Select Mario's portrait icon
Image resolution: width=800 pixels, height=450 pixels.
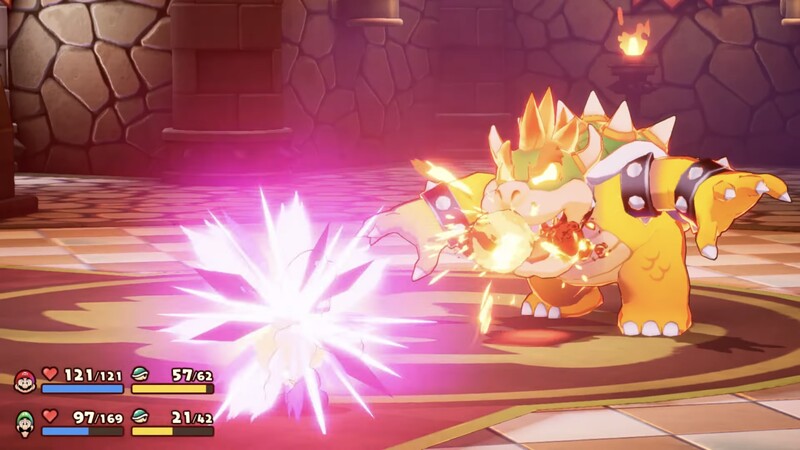[24, 381]
